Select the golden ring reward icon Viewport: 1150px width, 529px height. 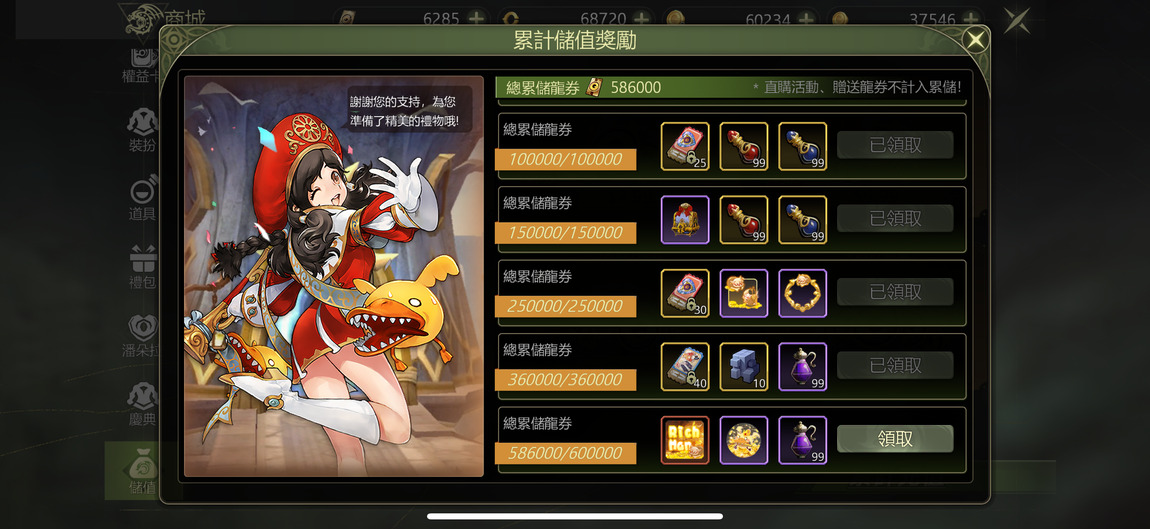(x=802, y=293)
